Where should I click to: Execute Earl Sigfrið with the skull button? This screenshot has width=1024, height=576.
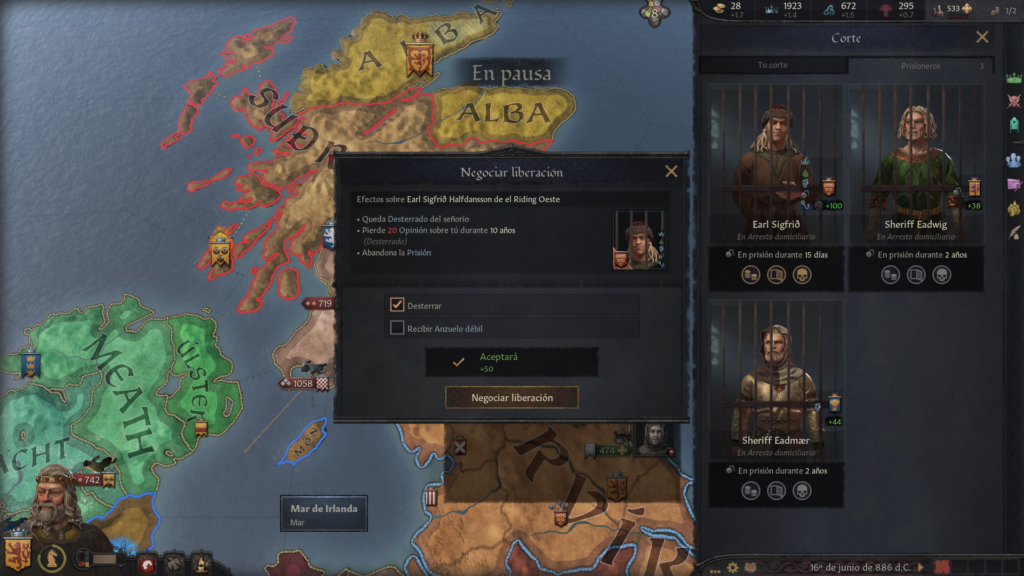(801, 275)
